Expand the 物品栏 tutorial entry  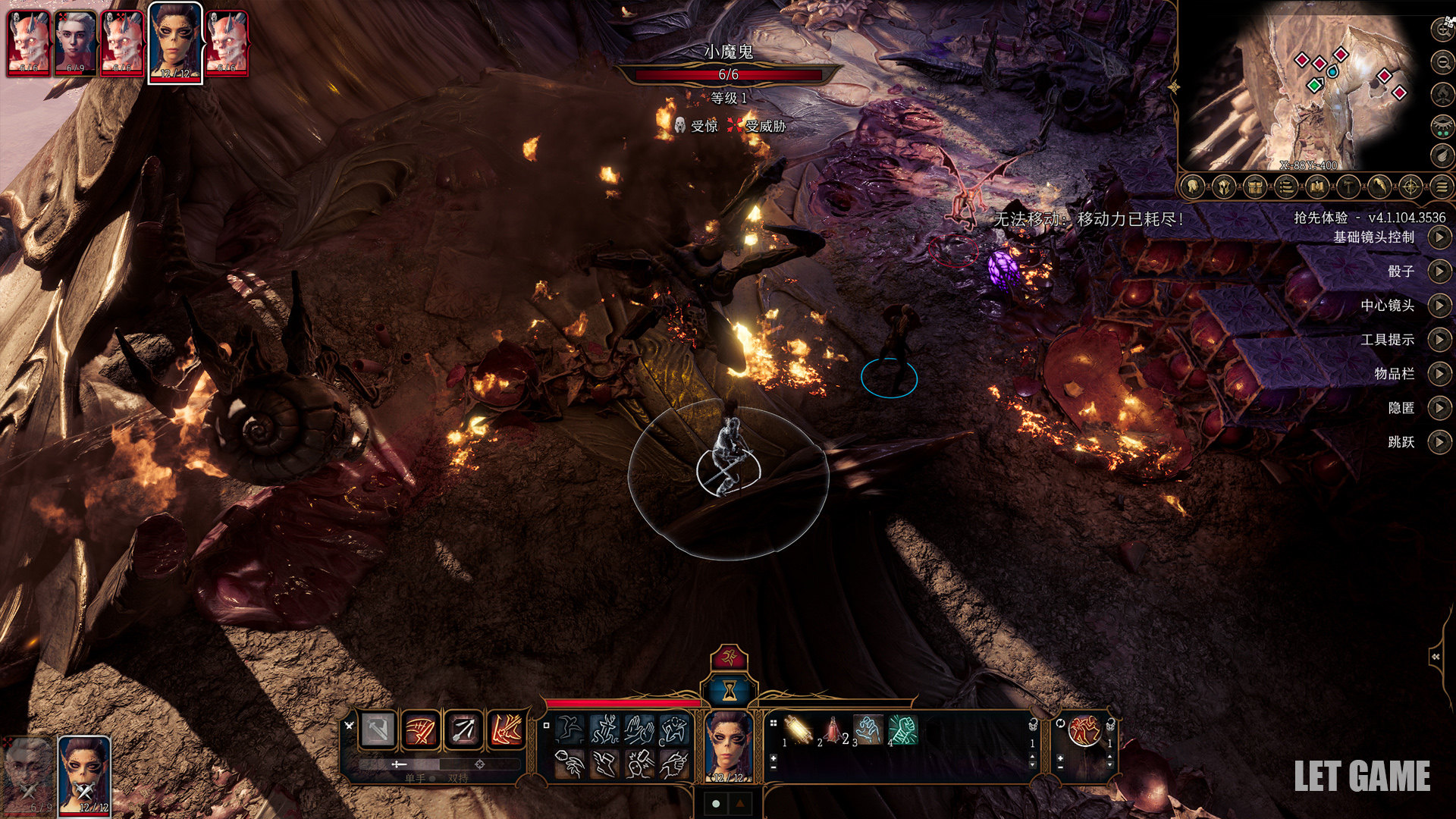point(1439,374)
